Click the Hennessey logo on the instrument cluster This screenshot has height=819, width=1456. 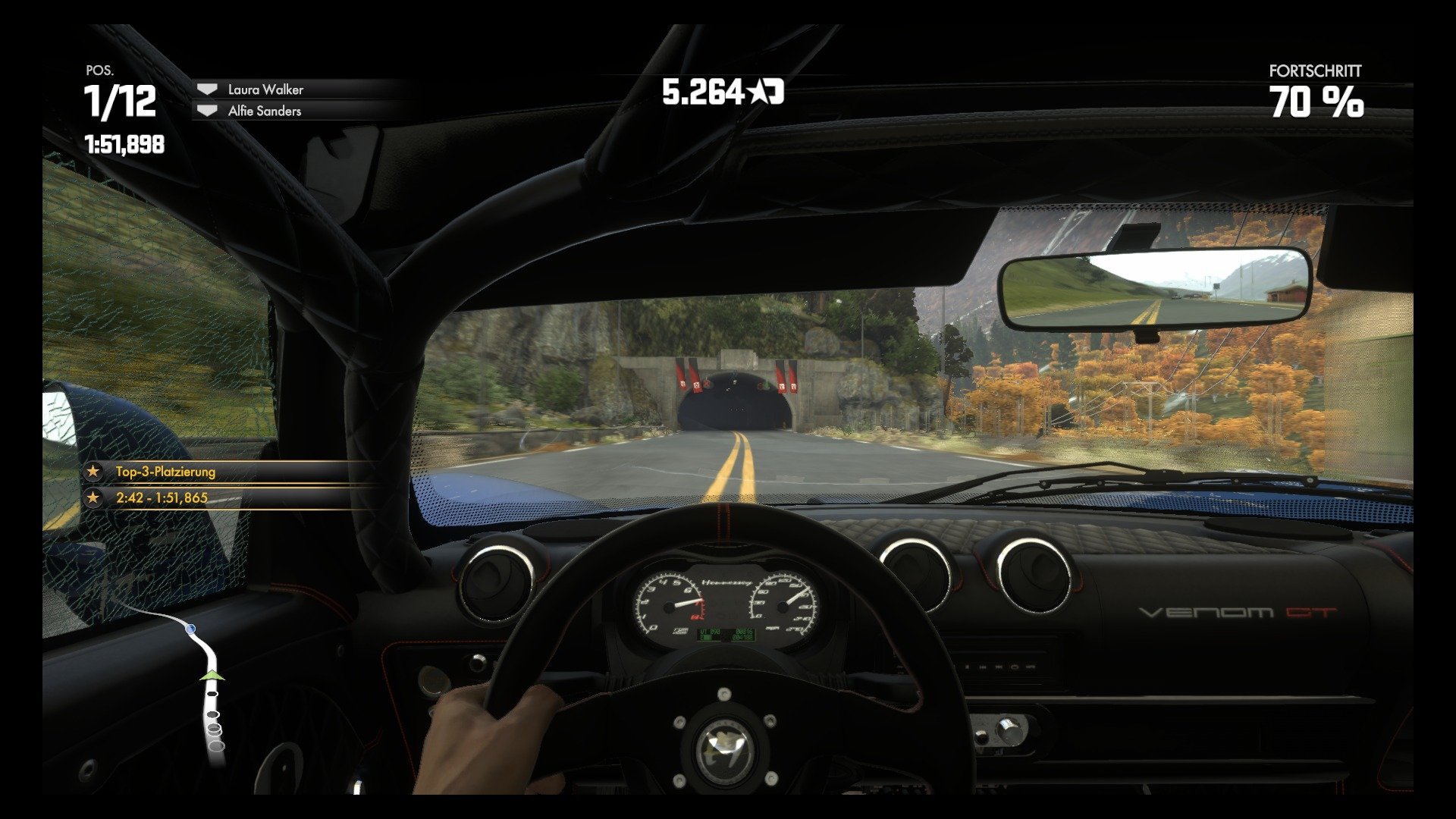[x=726, y=582]
